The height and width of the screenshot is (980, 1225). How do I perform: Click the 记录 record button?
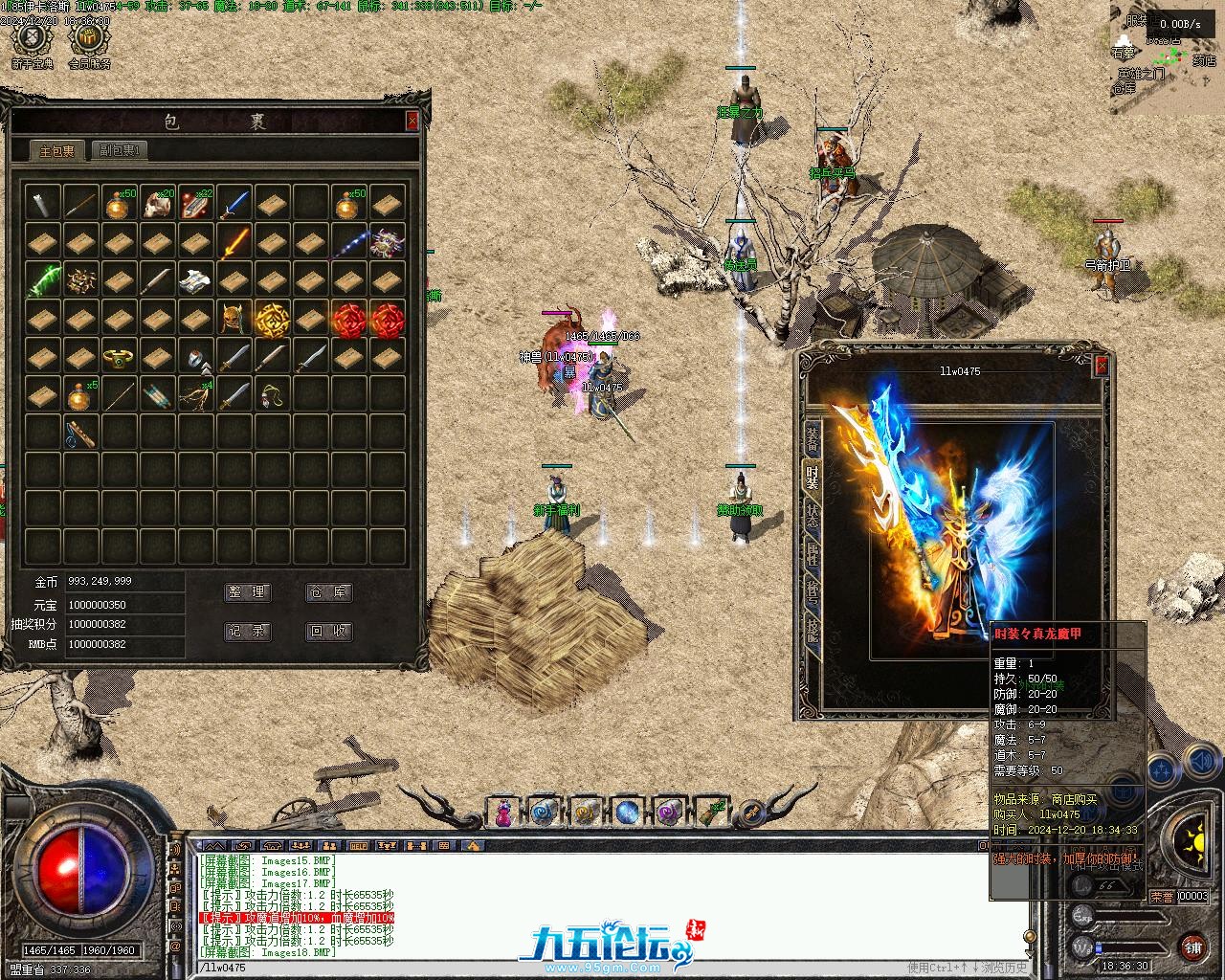pyautogui.click(x=248, y=632)
